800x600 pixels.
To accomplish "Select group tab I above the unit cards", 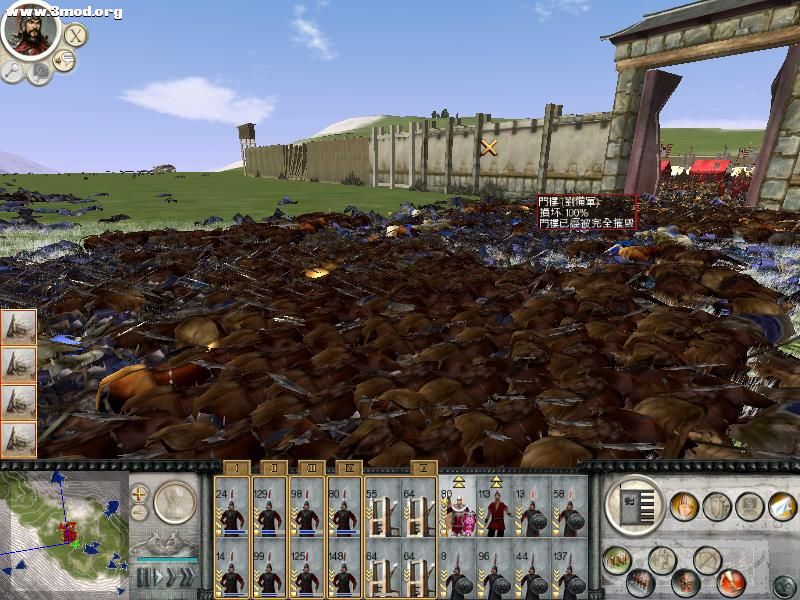I will point(237,467).
